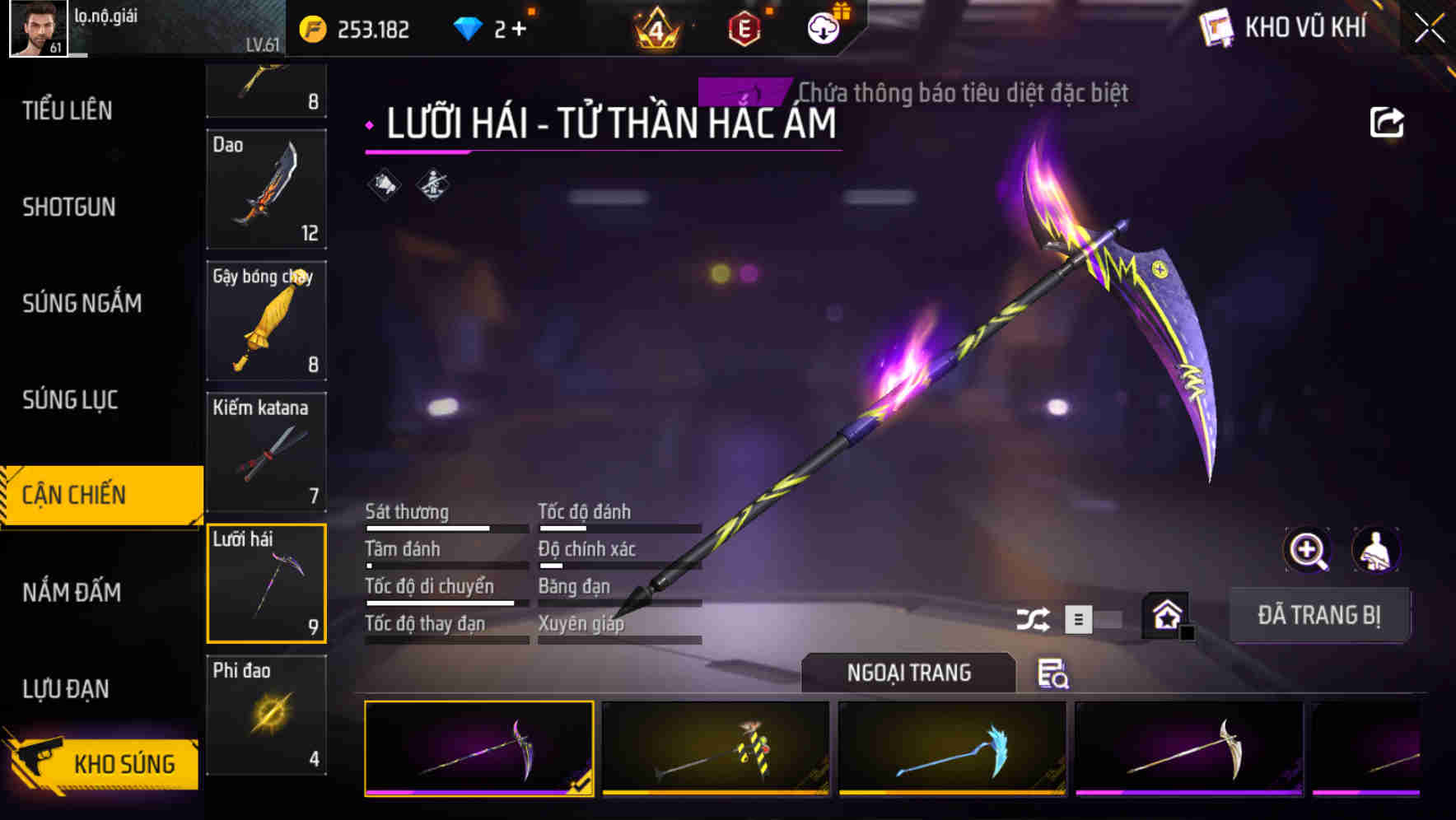Click the starred house favorite icon

click(1165, 613)
